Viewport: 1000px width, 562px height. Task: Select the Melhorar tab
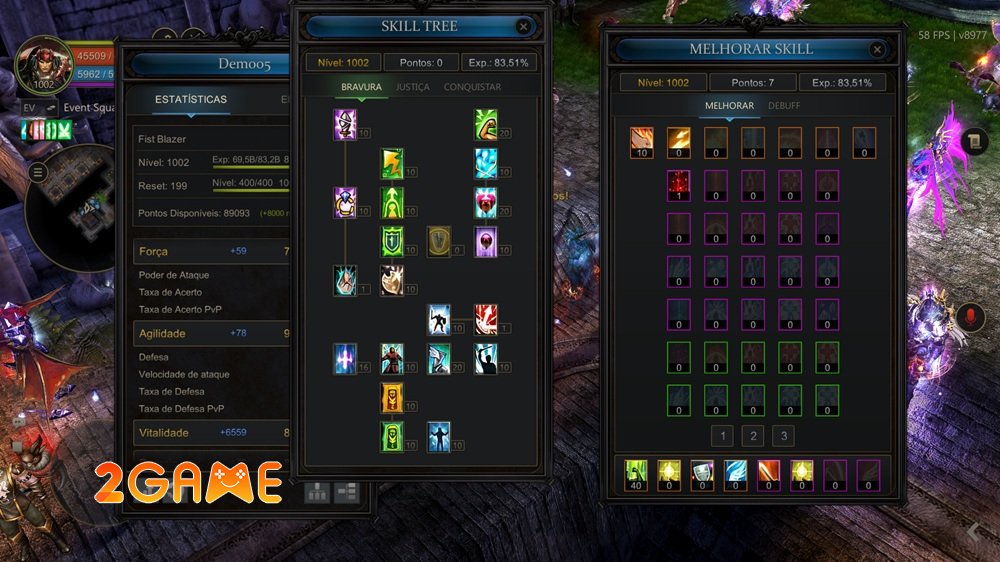click(728, 106)
